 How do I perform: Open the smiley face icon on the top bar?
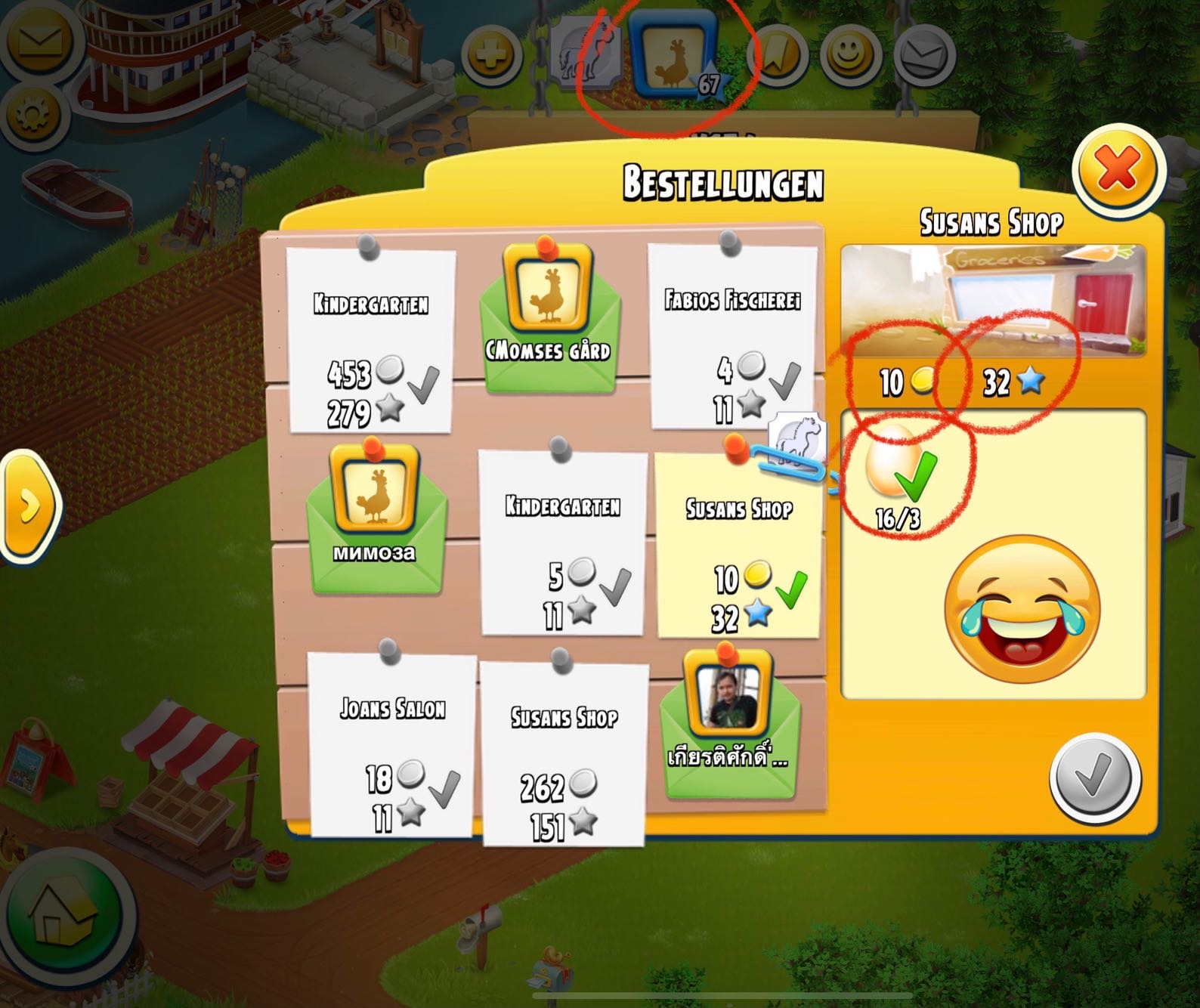tap(852, 54)
